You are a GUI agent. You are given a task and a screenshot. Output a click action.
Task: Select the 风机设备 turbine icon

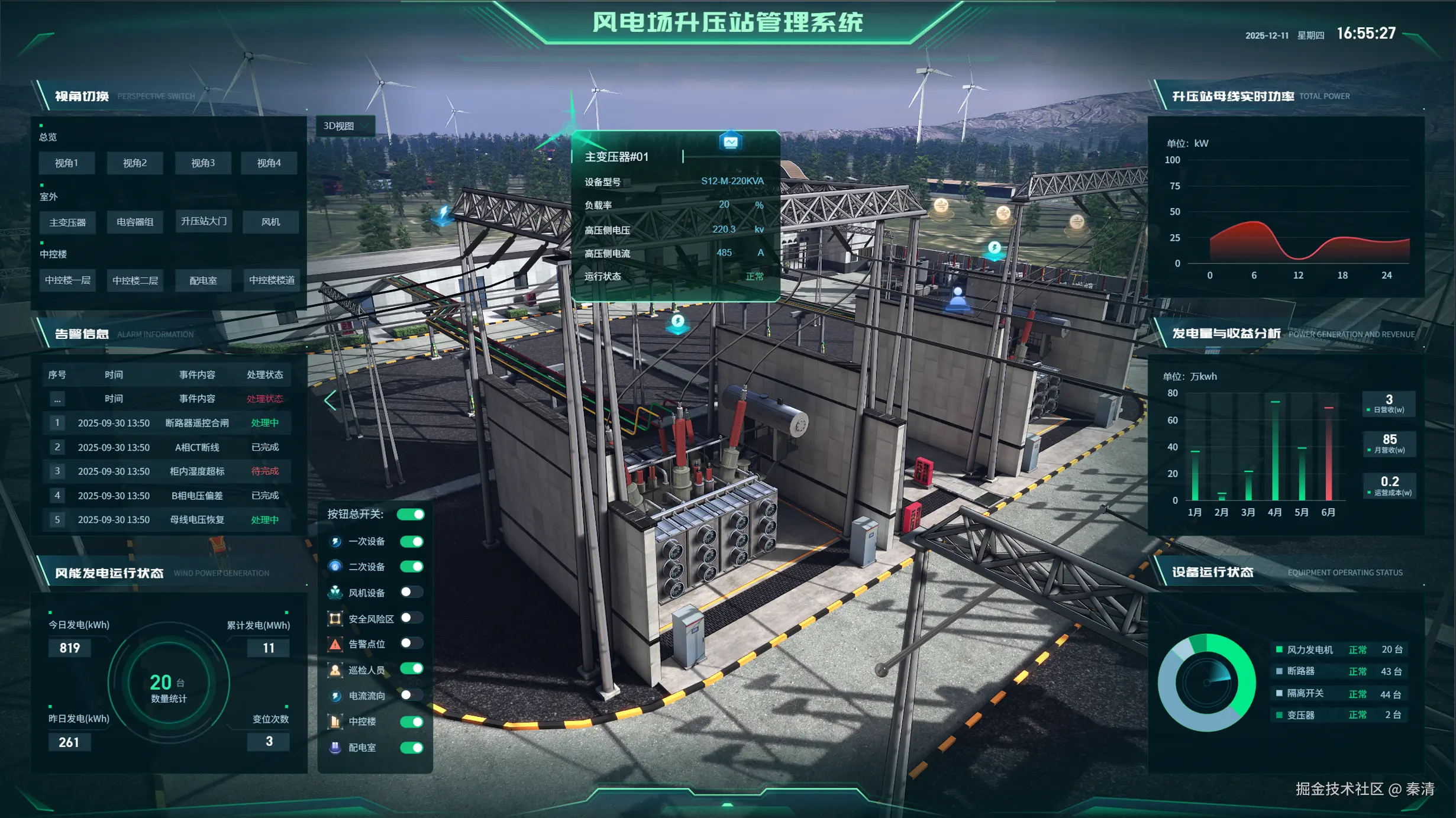335,592
